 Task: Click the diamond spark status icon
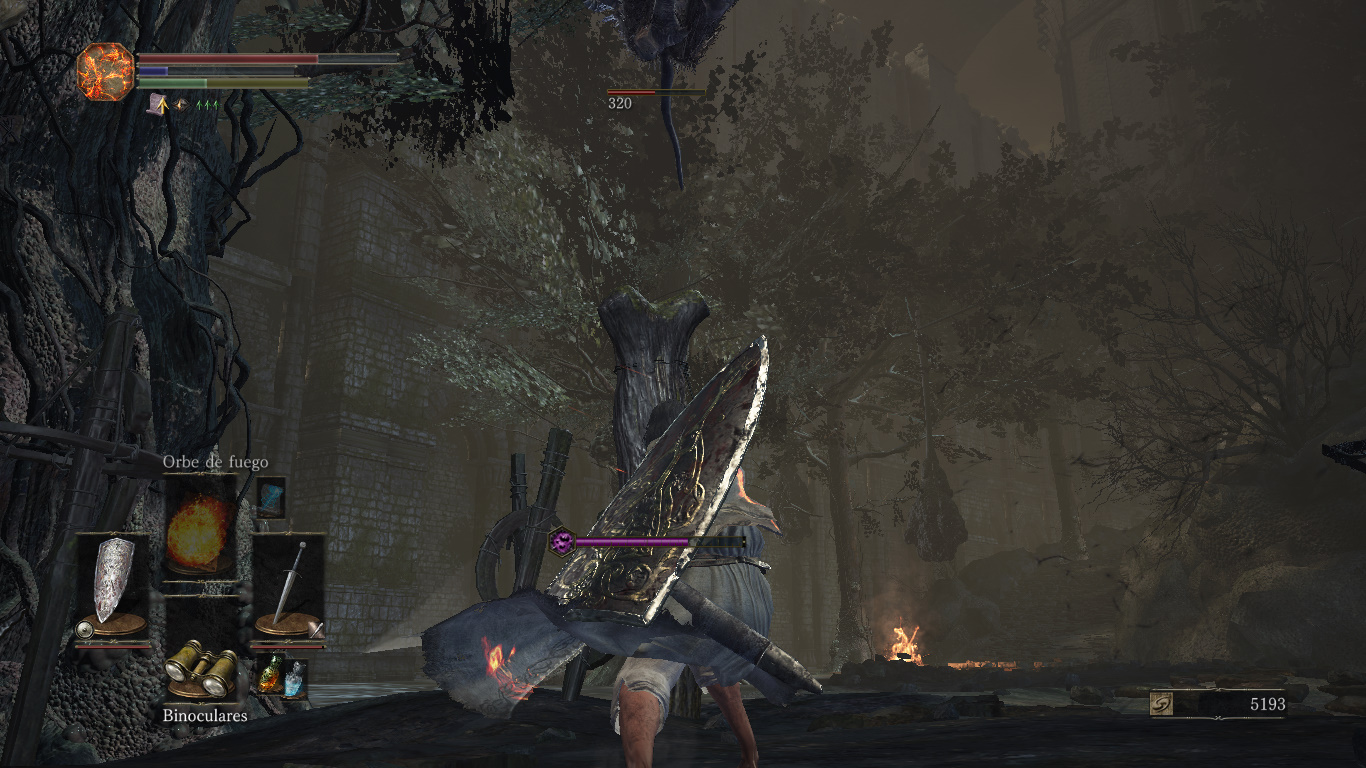click(182, 103)
